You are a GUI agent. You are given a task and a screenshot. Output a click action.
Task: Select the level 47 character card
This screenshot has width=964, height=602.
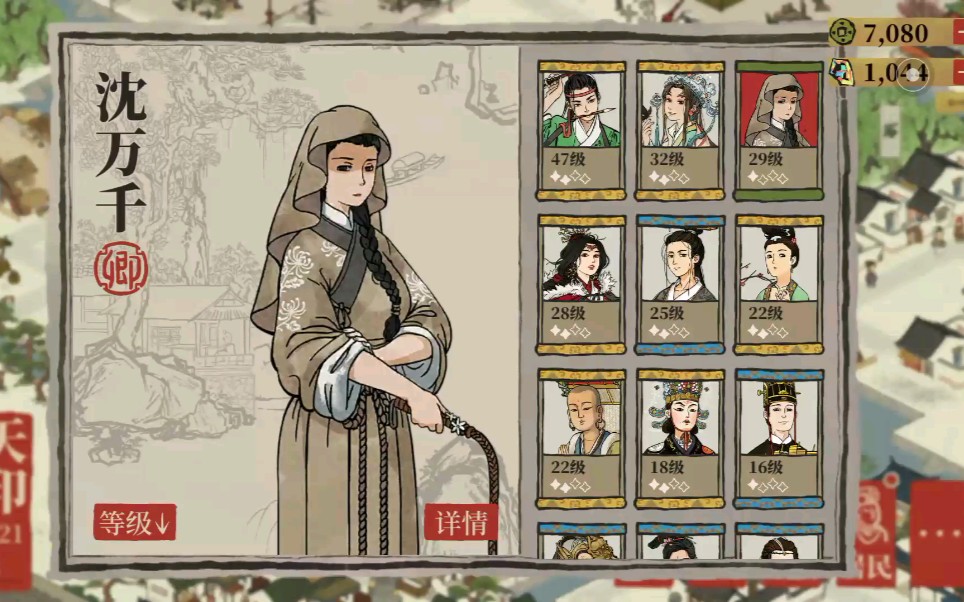coord(581,130)
